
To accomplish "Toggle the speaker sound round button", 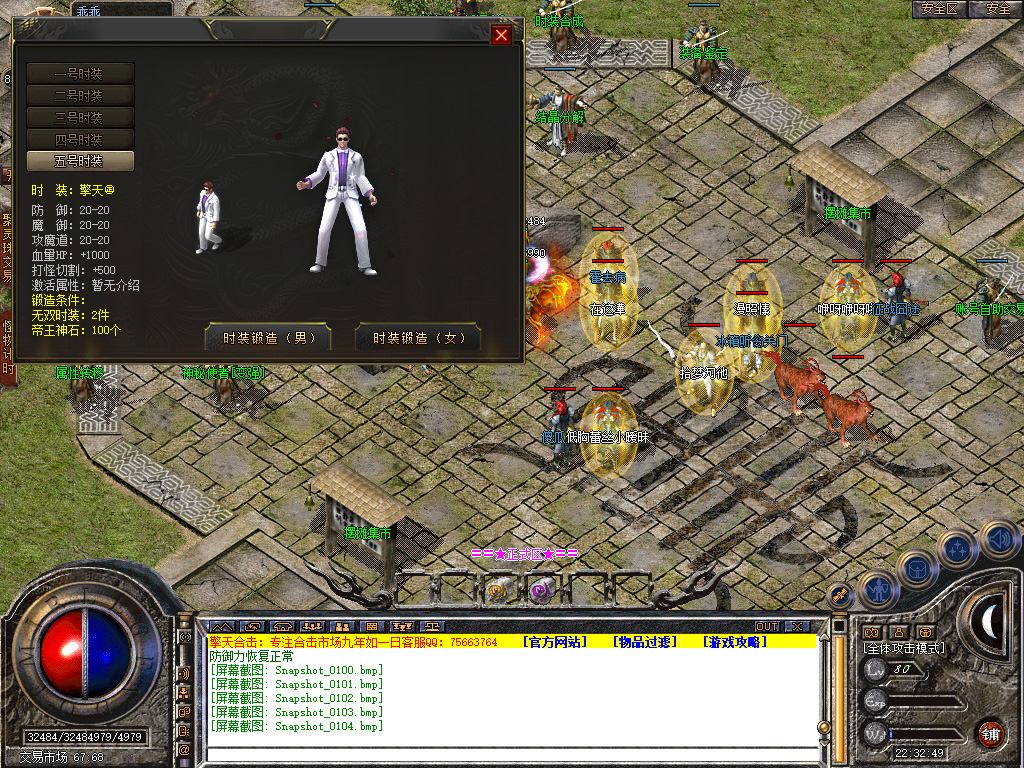I will [x=999, y=540].
